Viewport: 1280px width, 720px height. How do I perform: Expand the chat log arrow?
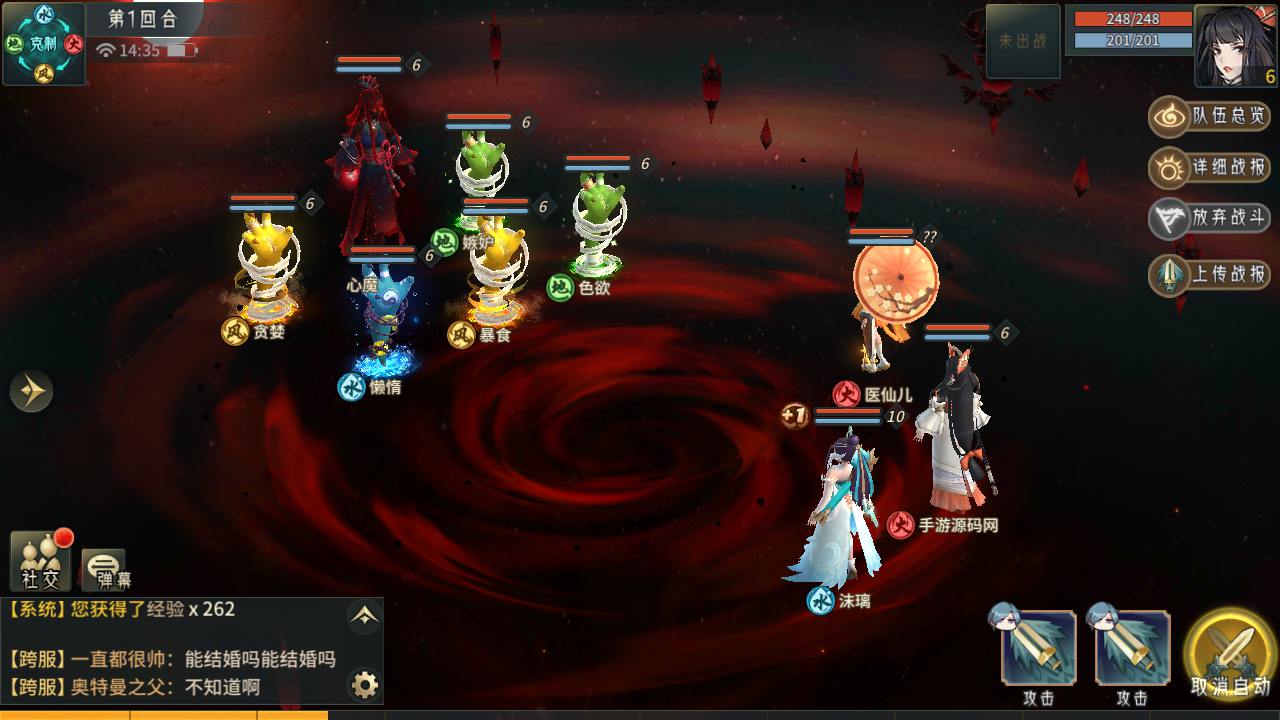coord(364,617)
